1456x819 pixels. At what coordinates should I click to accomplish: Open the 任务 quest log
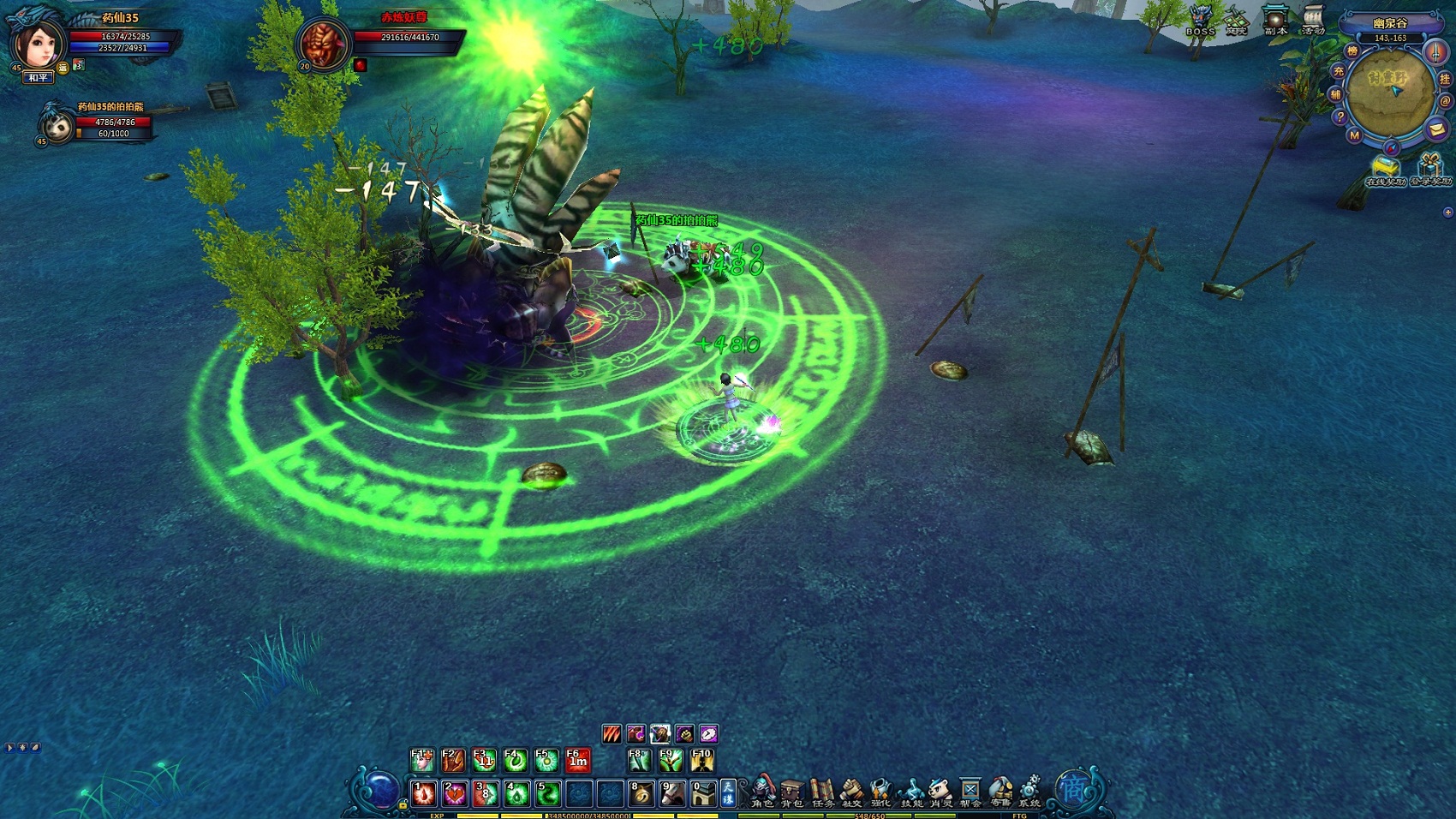[x=821, y=792]
